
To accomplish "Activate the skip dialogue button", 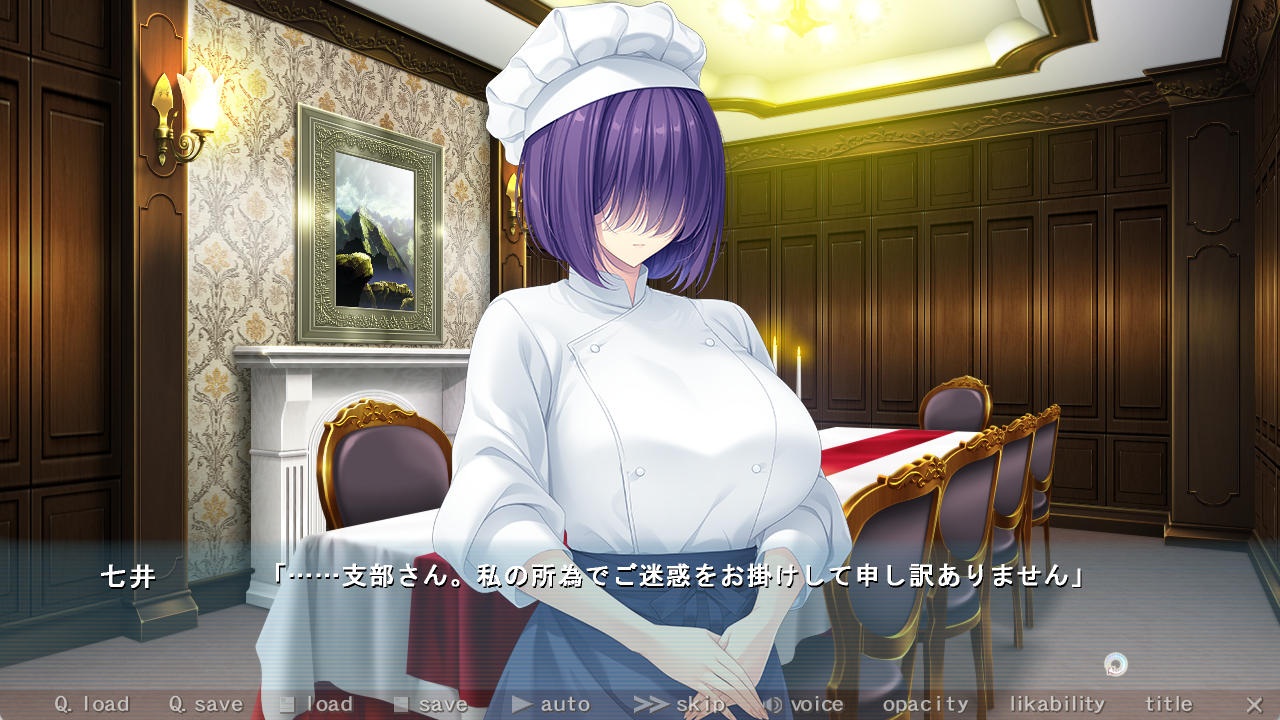I will coord(680,704).
